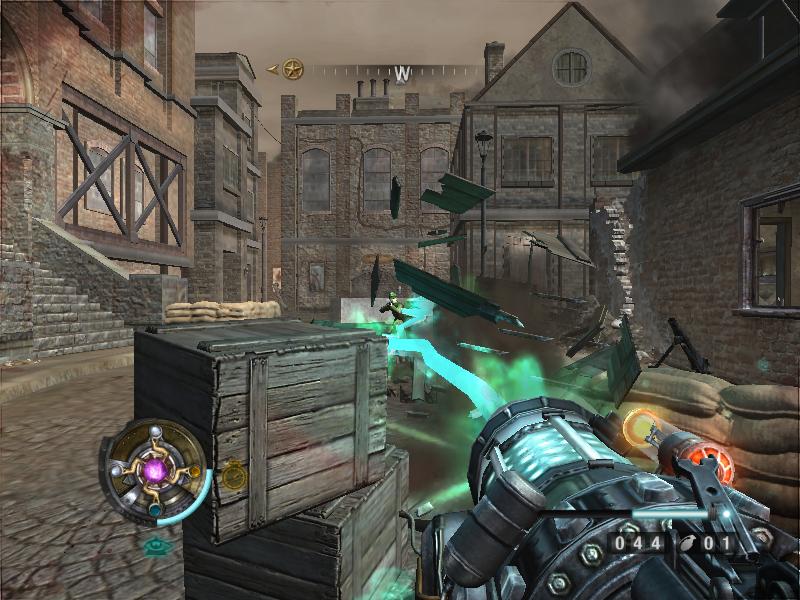Screen dimensions: 800x600
Task: Select the grenade icon near the ammo counter
Action: pos(689,544)
